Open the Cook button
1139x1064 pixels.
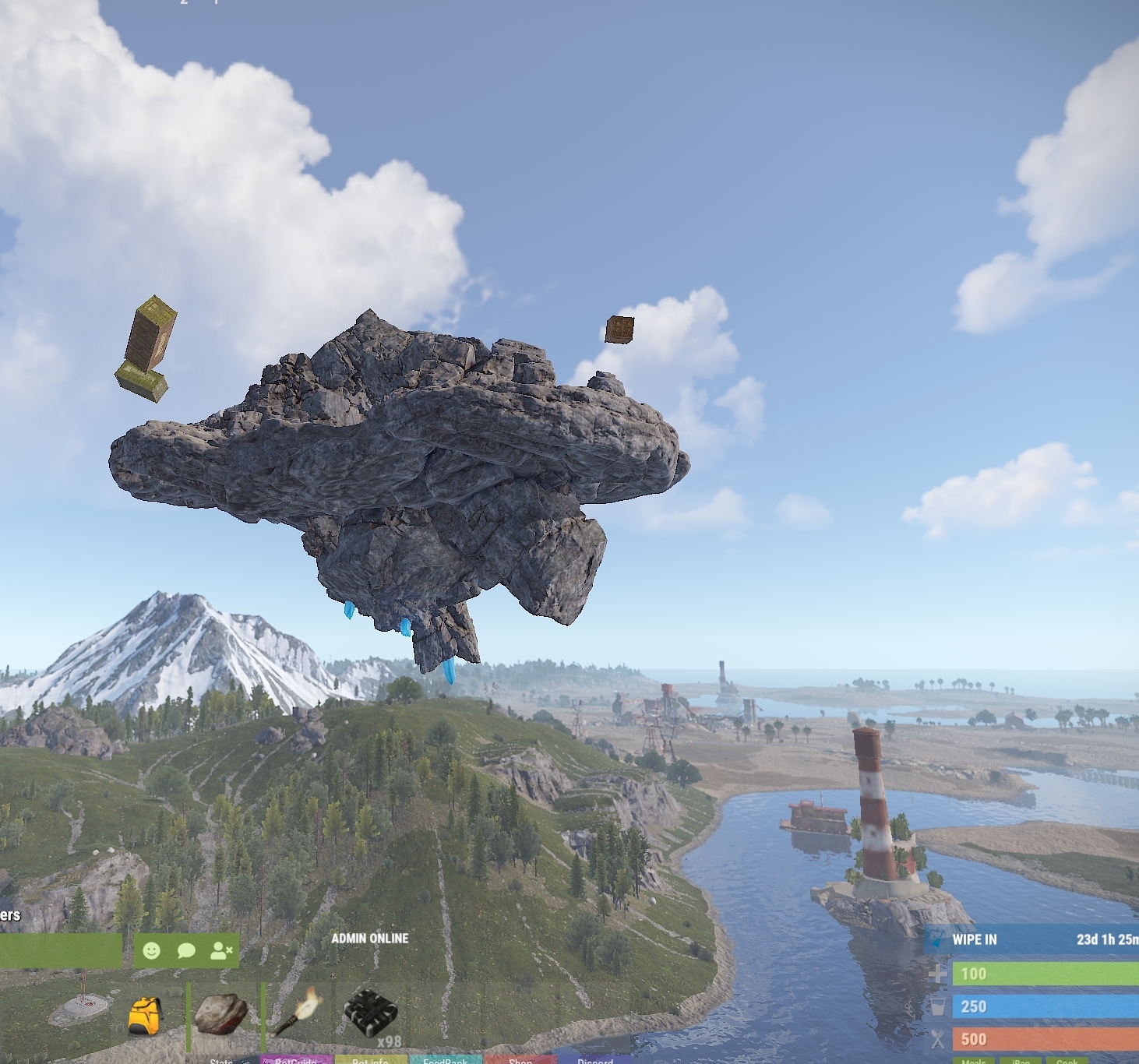tap(1067, 1061)
